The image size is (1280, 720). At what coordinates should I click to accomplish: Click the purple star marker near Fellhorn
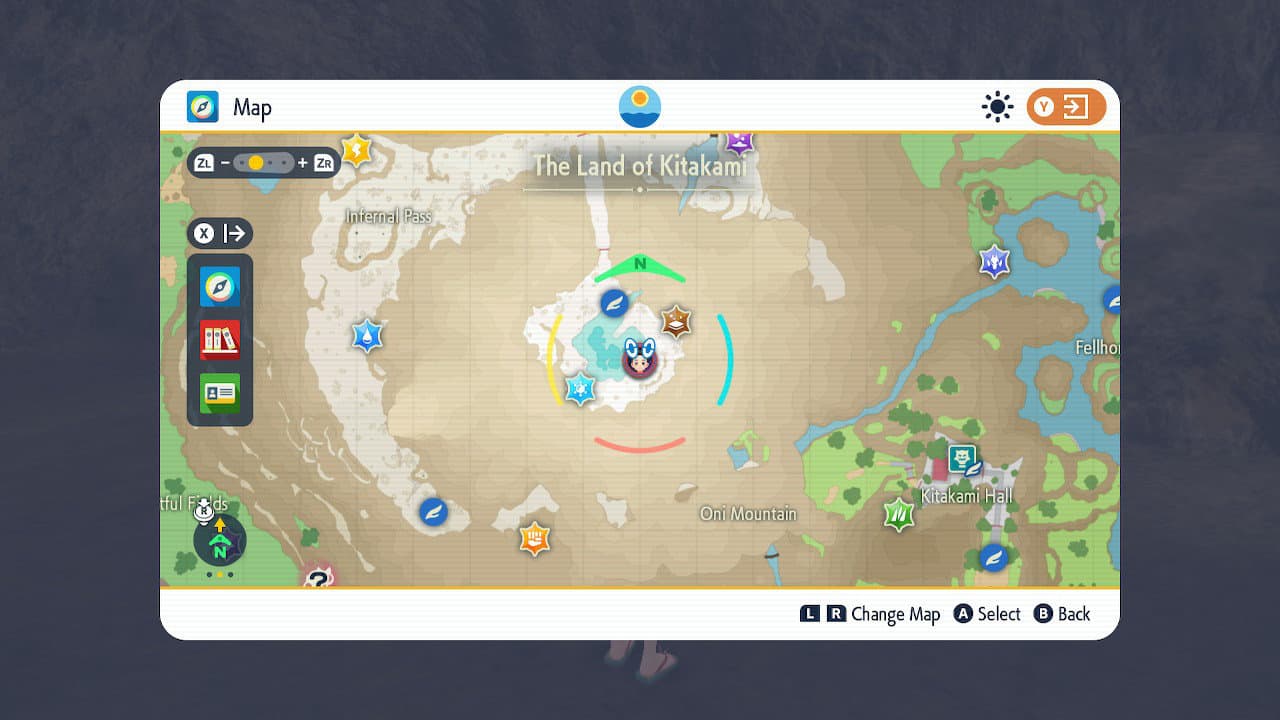[993, 261]
